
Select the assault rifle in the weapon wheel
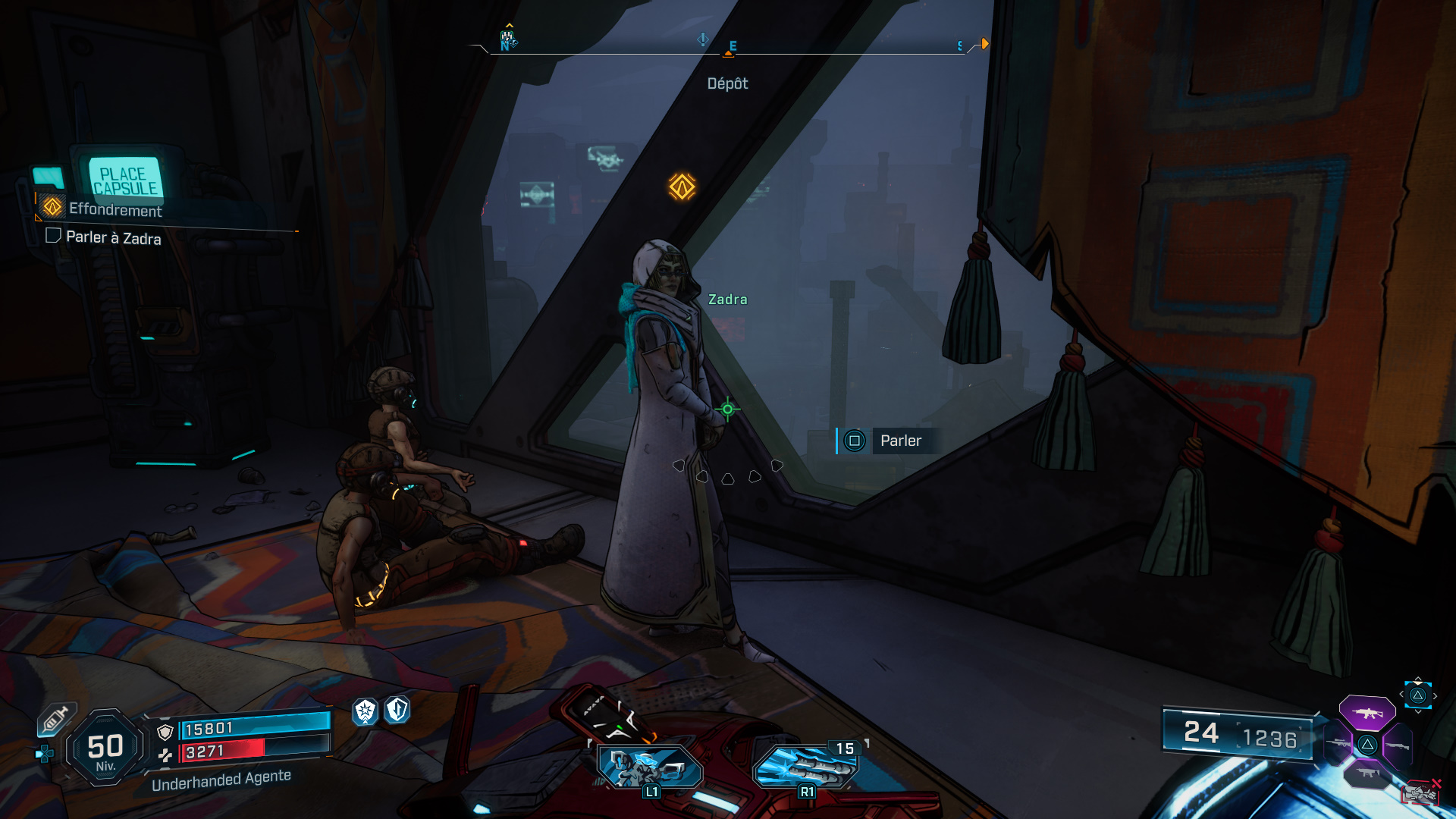pyautogui.click(x=1367, y=713)
